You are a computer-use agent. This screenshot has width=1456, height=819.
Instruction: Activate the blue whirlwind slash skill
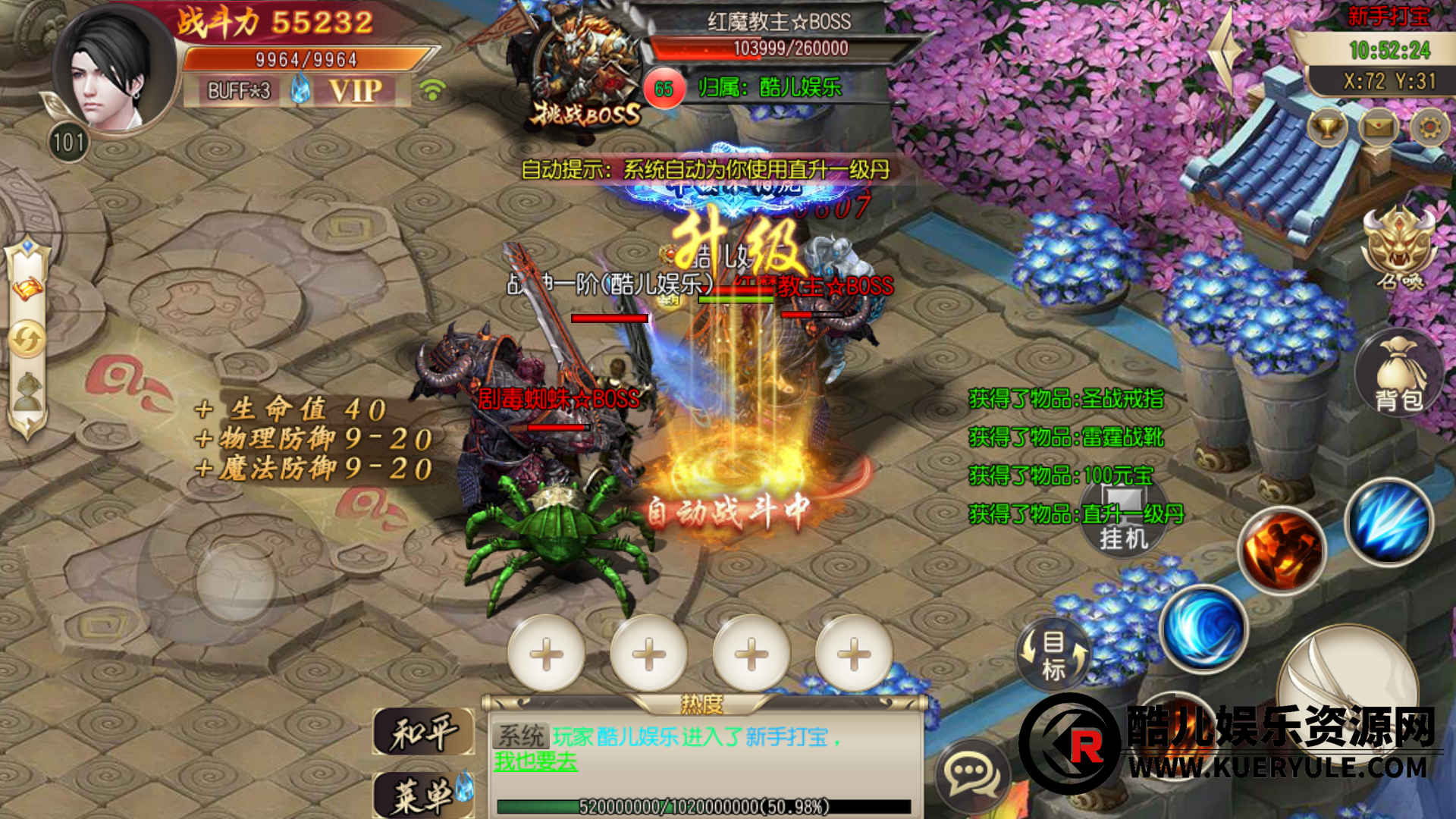1203,628
